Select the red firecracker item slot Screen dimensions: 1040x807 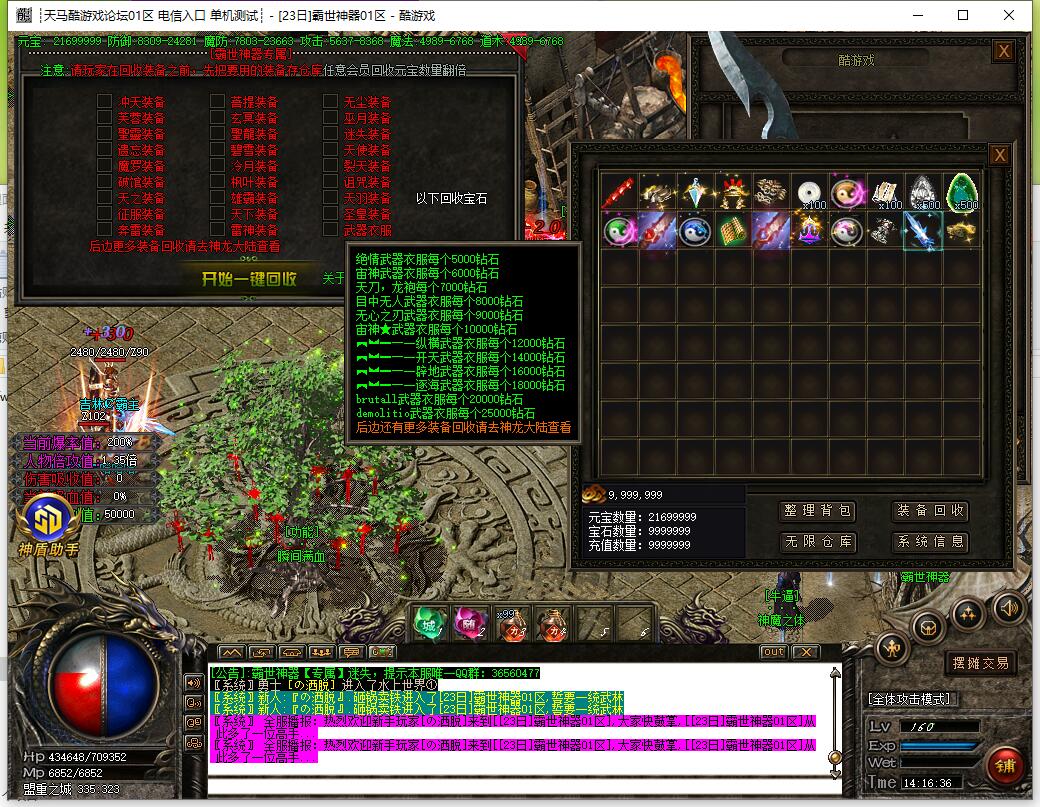point(618,192)
